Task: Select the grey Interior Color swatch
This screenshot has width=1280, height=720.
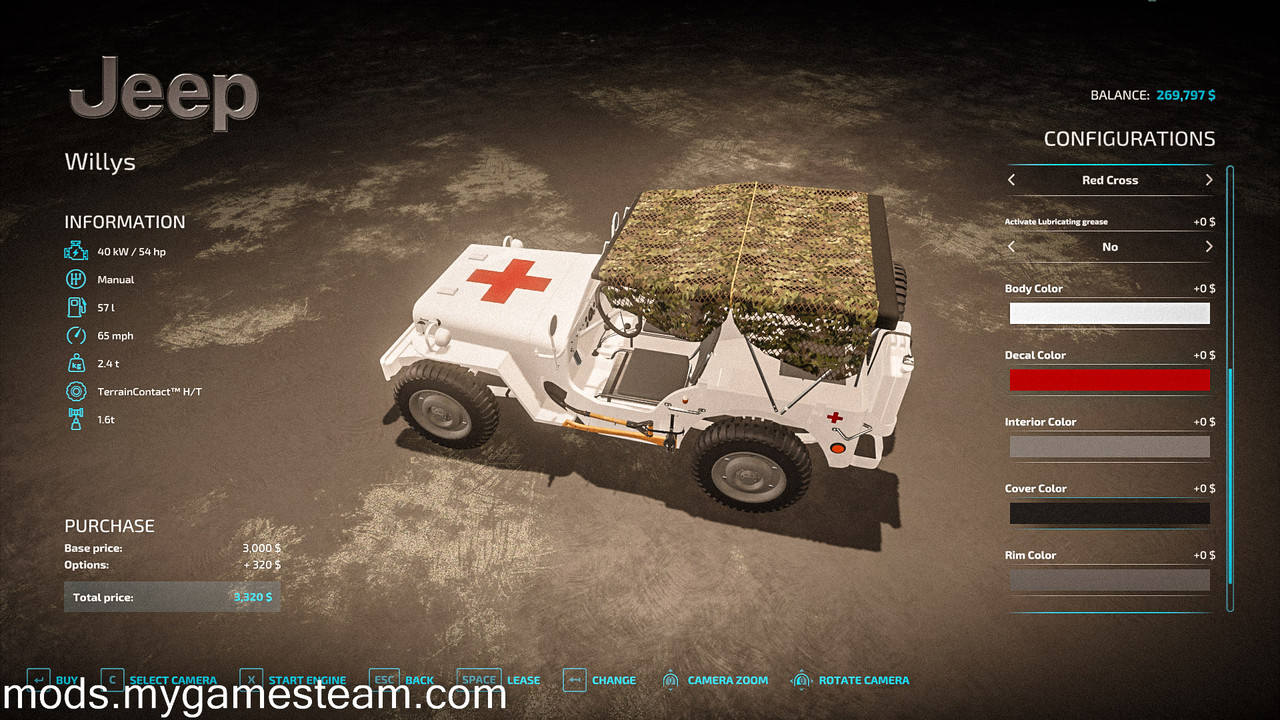Action: pos(1109,447)
